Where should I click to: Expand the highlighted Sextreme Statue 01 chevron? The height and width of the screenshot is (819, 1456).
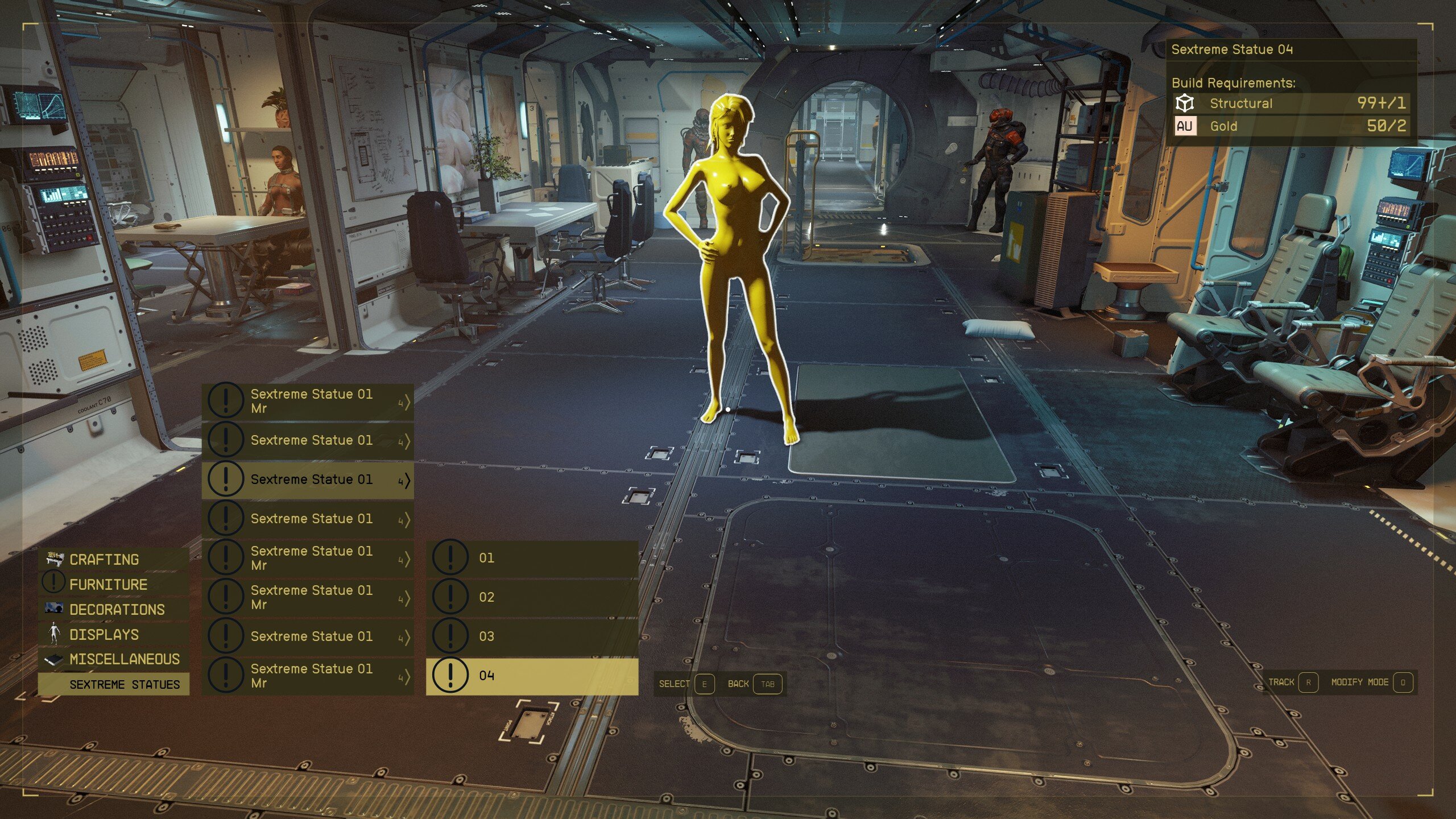pyautogui.click(x=407, y=479)
